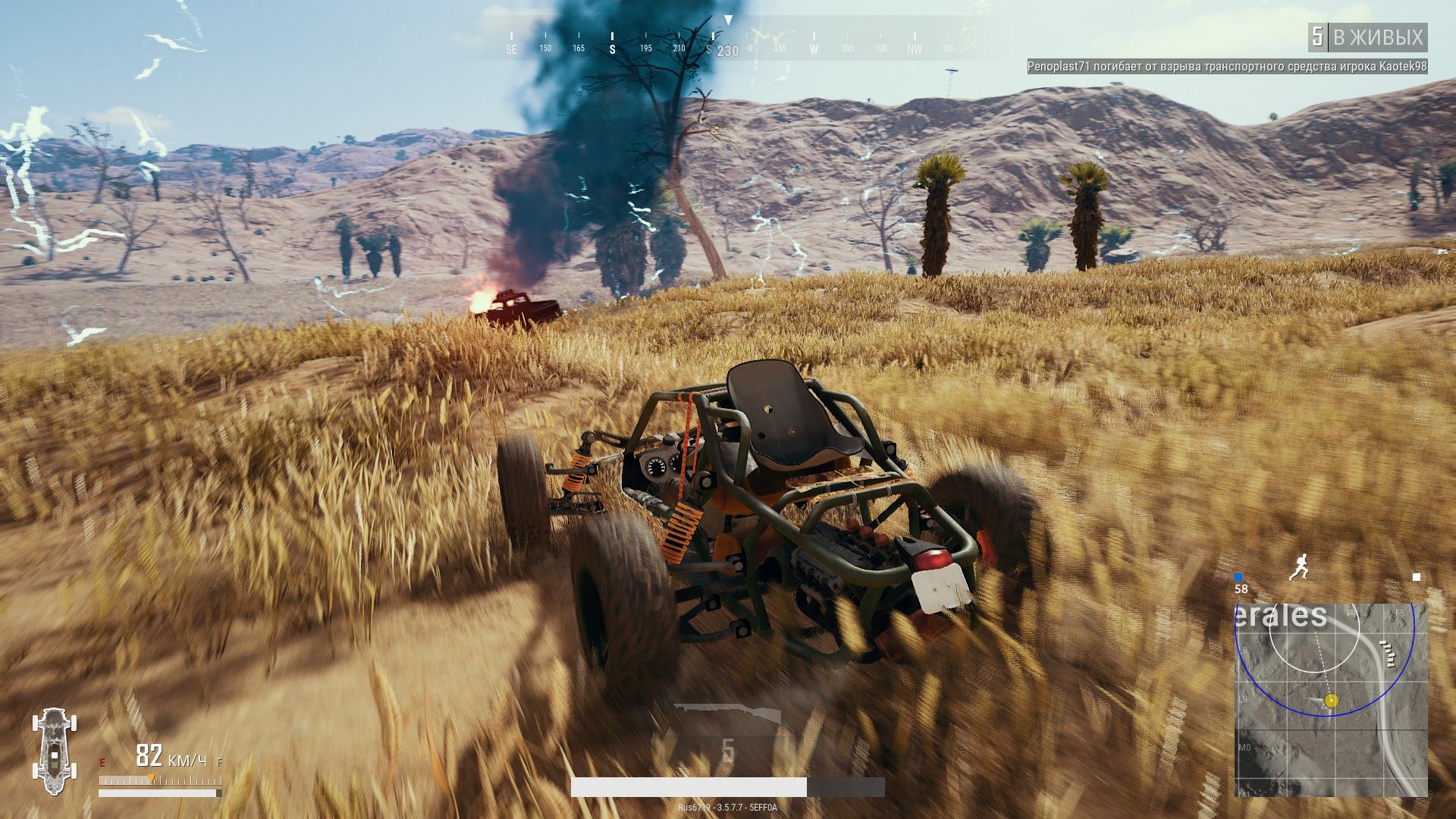Click the buggy vehicle status icon
The width and height of the screenshot is (1456, 819).
pos(55,751)
